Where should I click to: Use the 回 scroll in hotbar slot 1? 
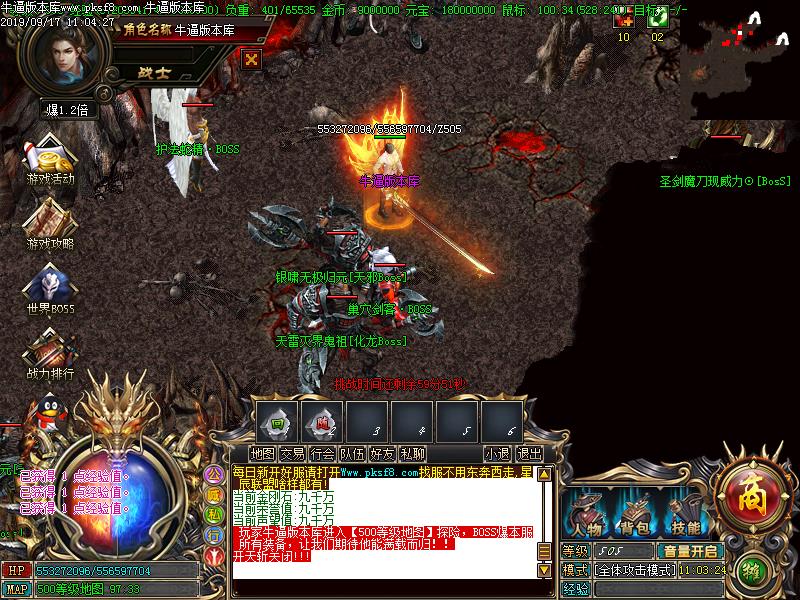point(280,422)
